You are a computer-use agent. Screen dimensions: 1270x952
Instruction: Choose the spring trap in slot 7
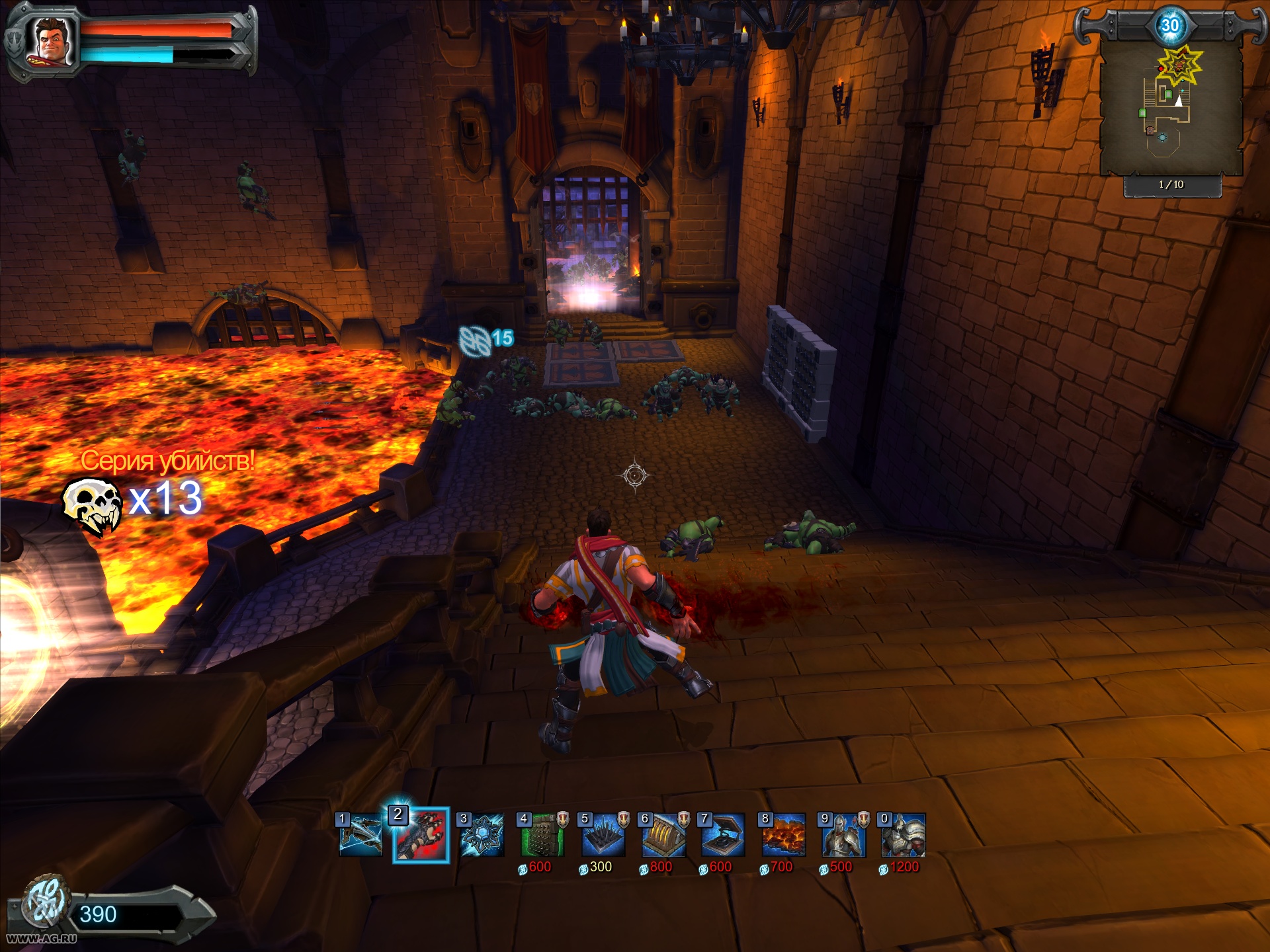coord(723,835)
